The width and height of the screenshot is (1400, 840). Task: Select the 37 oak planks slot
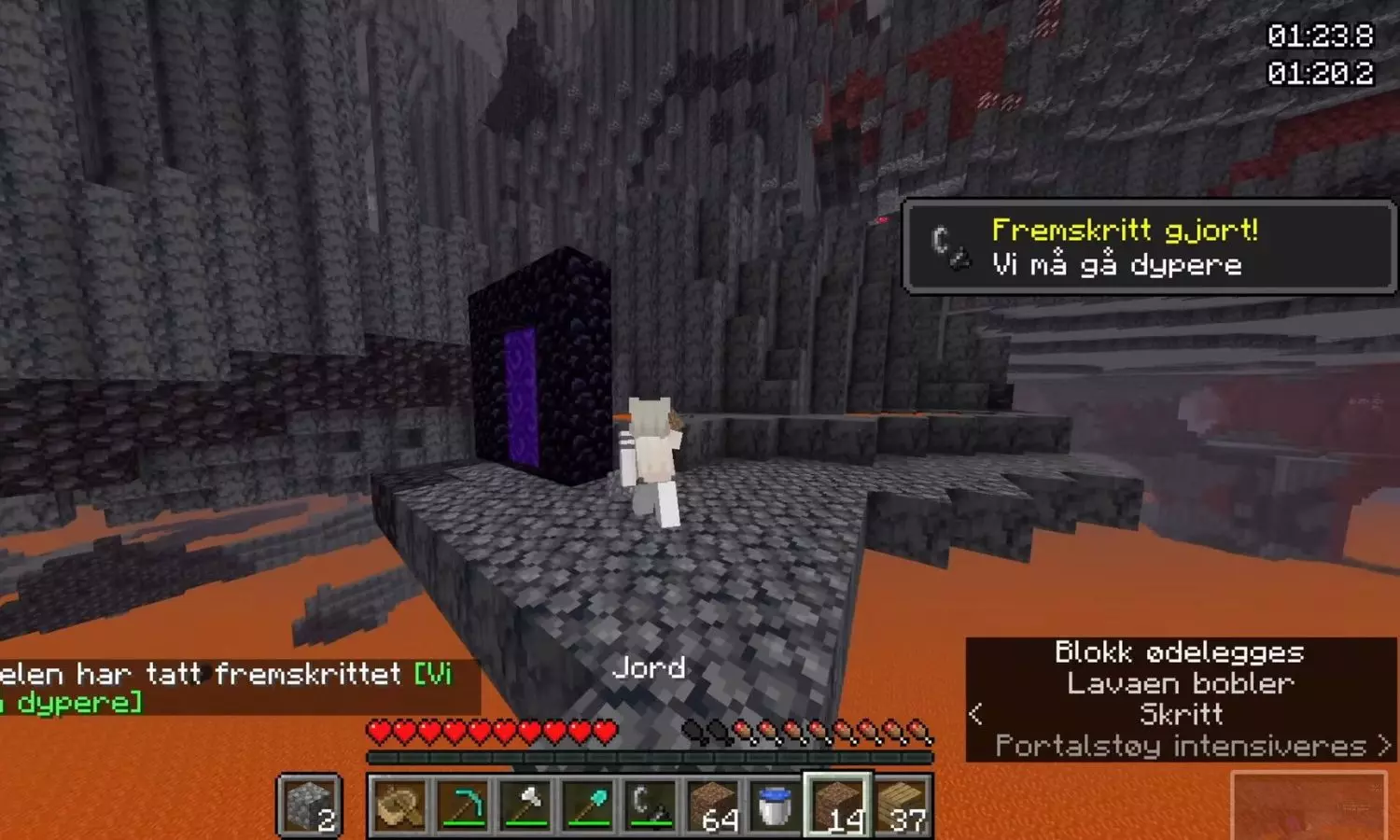[x=902, y=805]
